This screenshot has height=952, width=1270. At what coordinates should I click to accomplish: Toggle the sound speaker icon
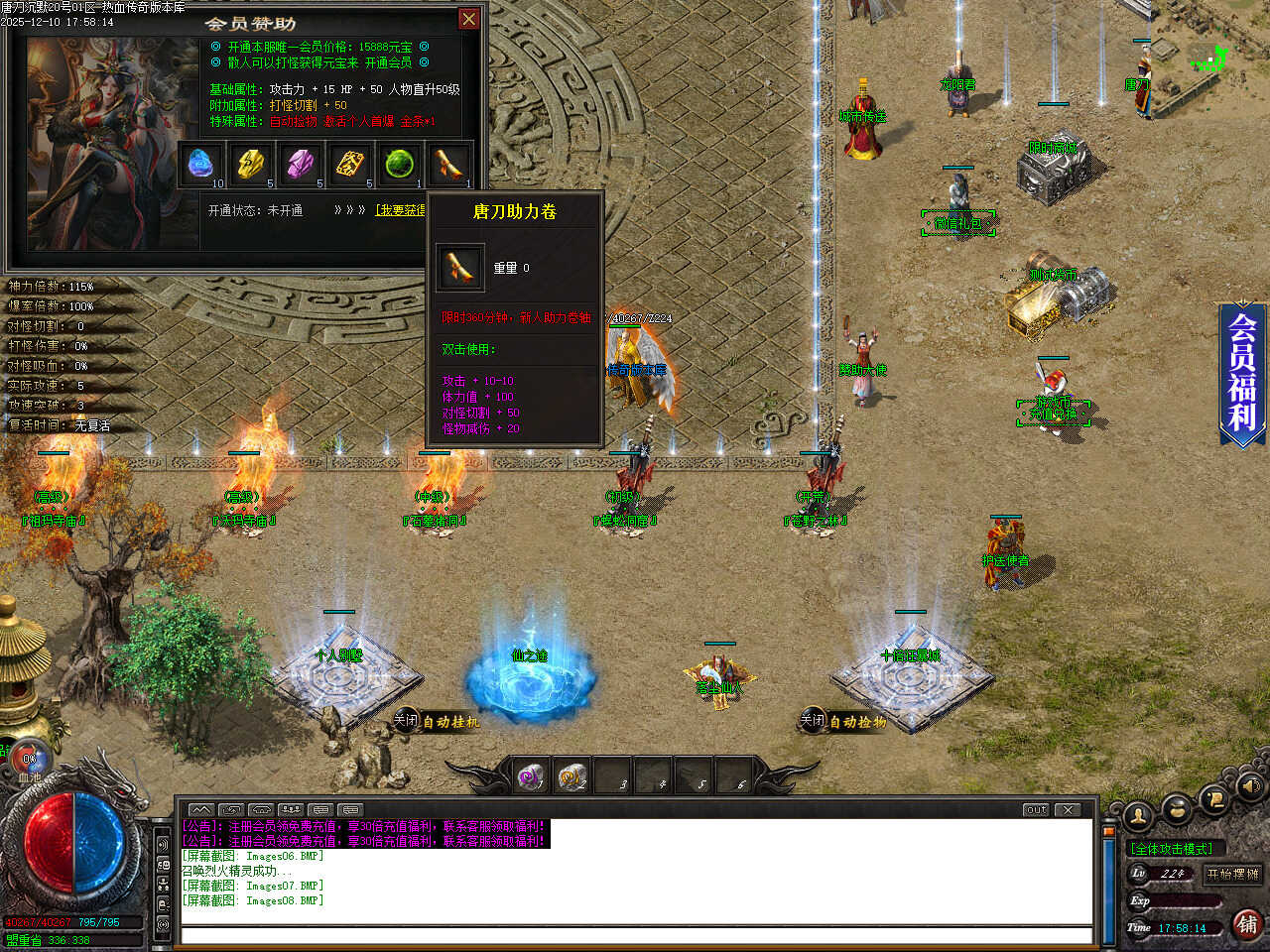(x=1250, y=787)
